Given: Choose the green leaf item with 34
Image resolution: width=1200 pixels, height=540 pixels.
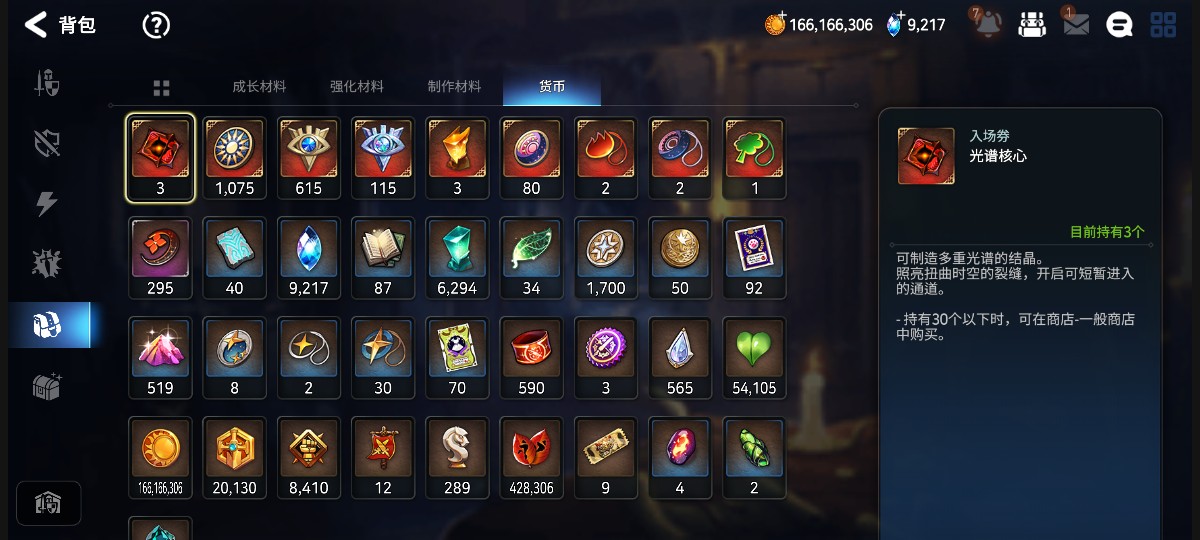Looking at the screenshot, I should (x=531, y=258).
